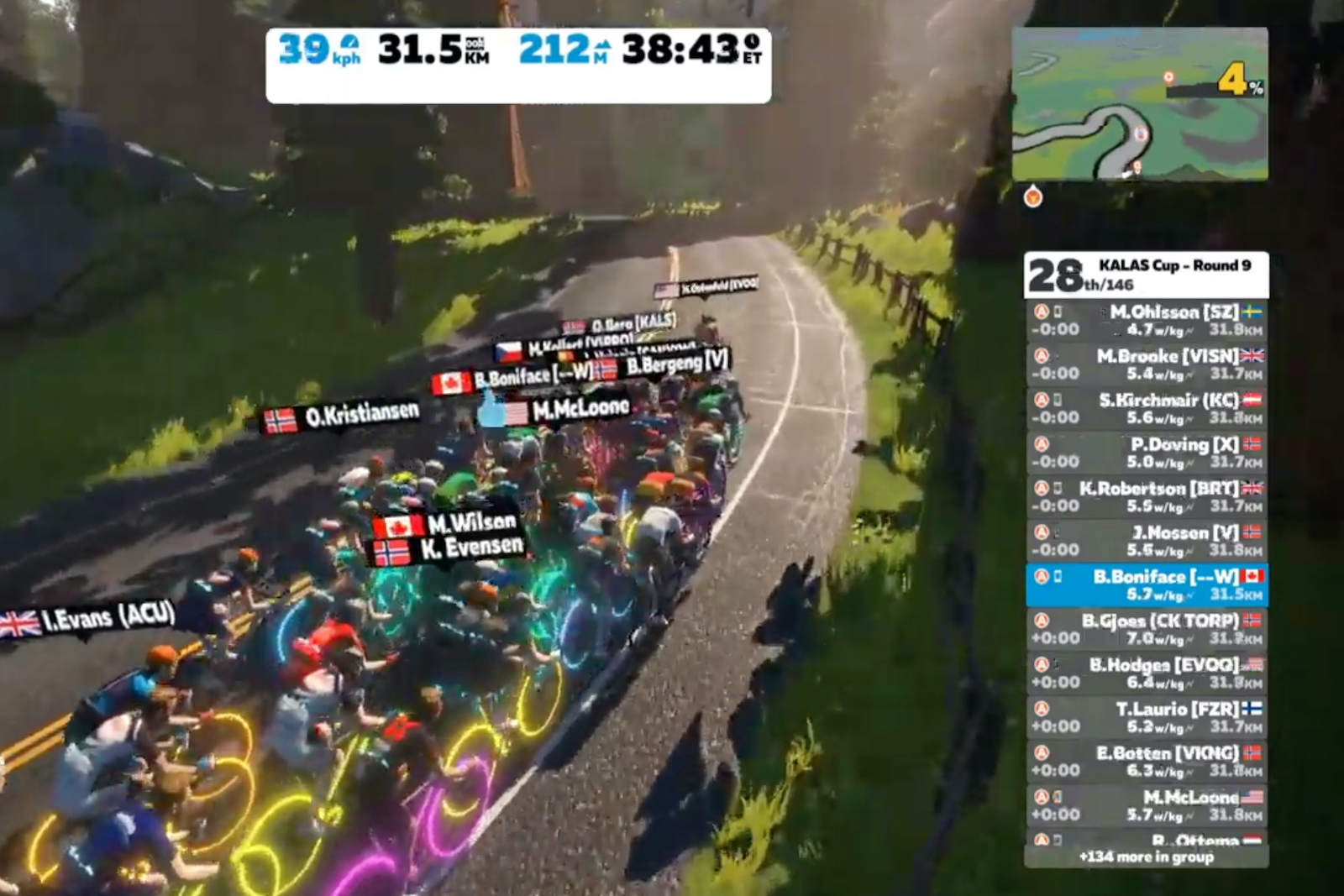
Task: Click the minimap route view
Action: (x=1139, y=104)
